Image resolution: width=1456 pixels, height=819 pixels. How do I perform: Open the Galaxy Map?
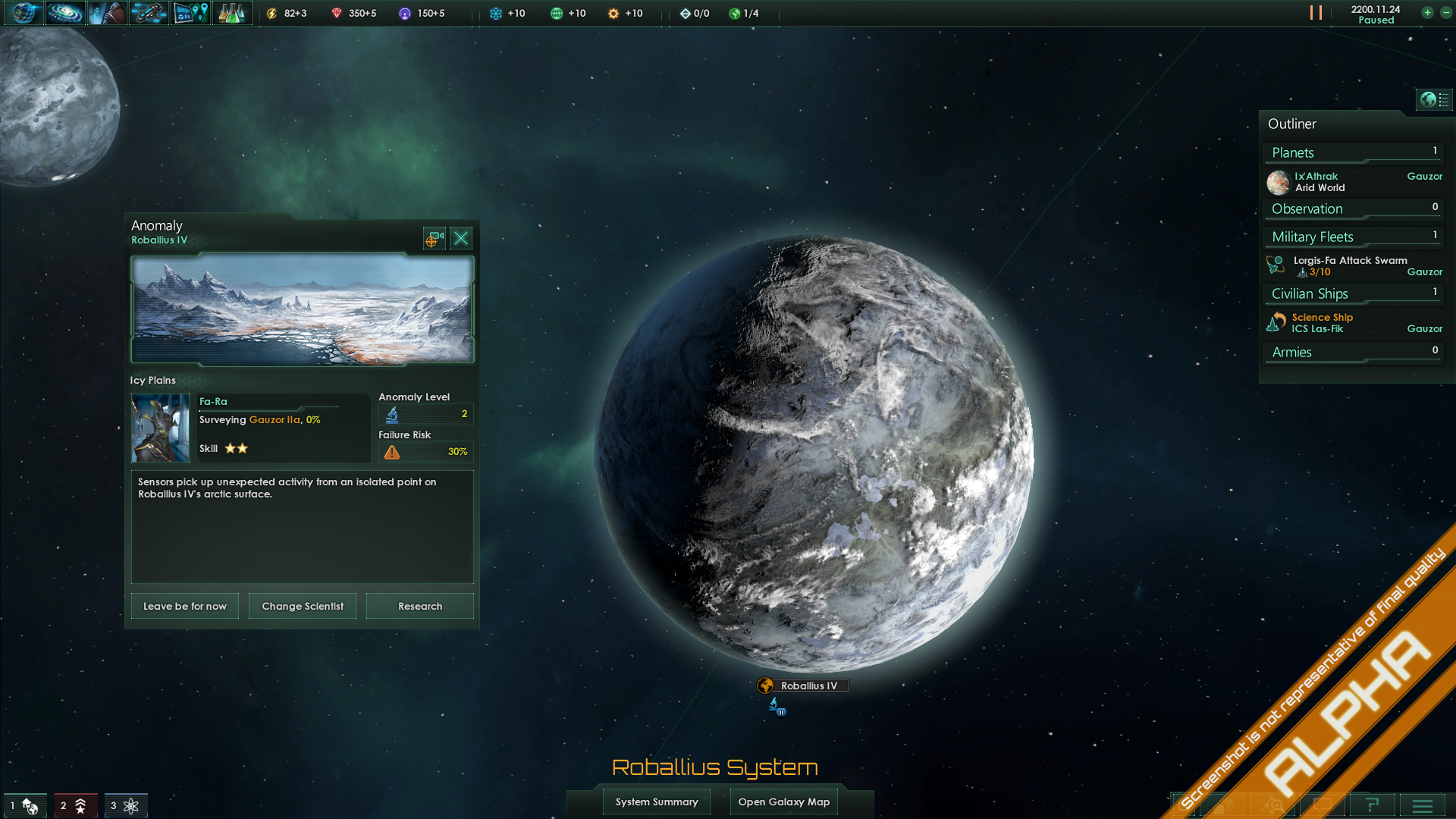[783, 802]
